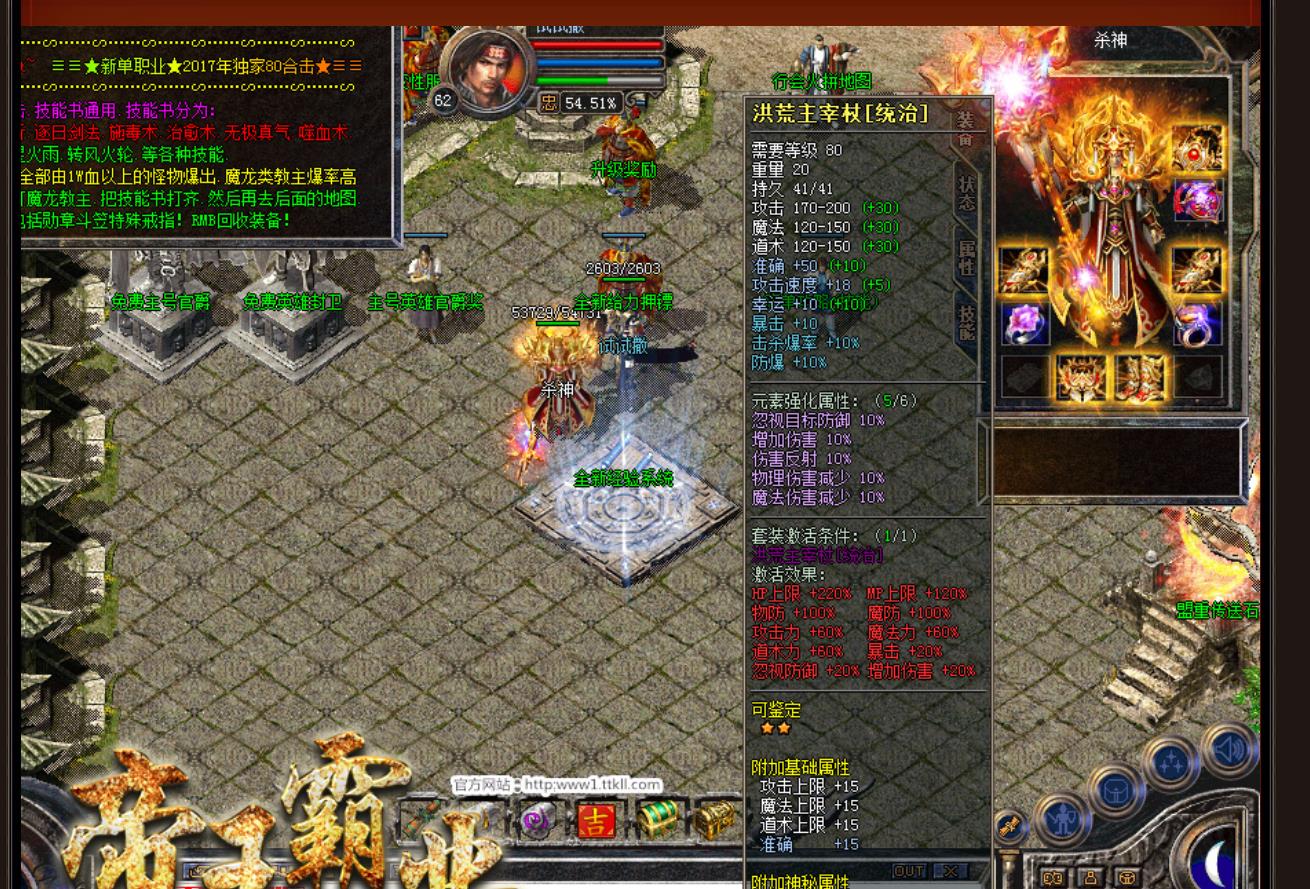Toggle the game sound speaker
The height and width of the screenshot is (889, 1310).
click(x=1229, y=748)
